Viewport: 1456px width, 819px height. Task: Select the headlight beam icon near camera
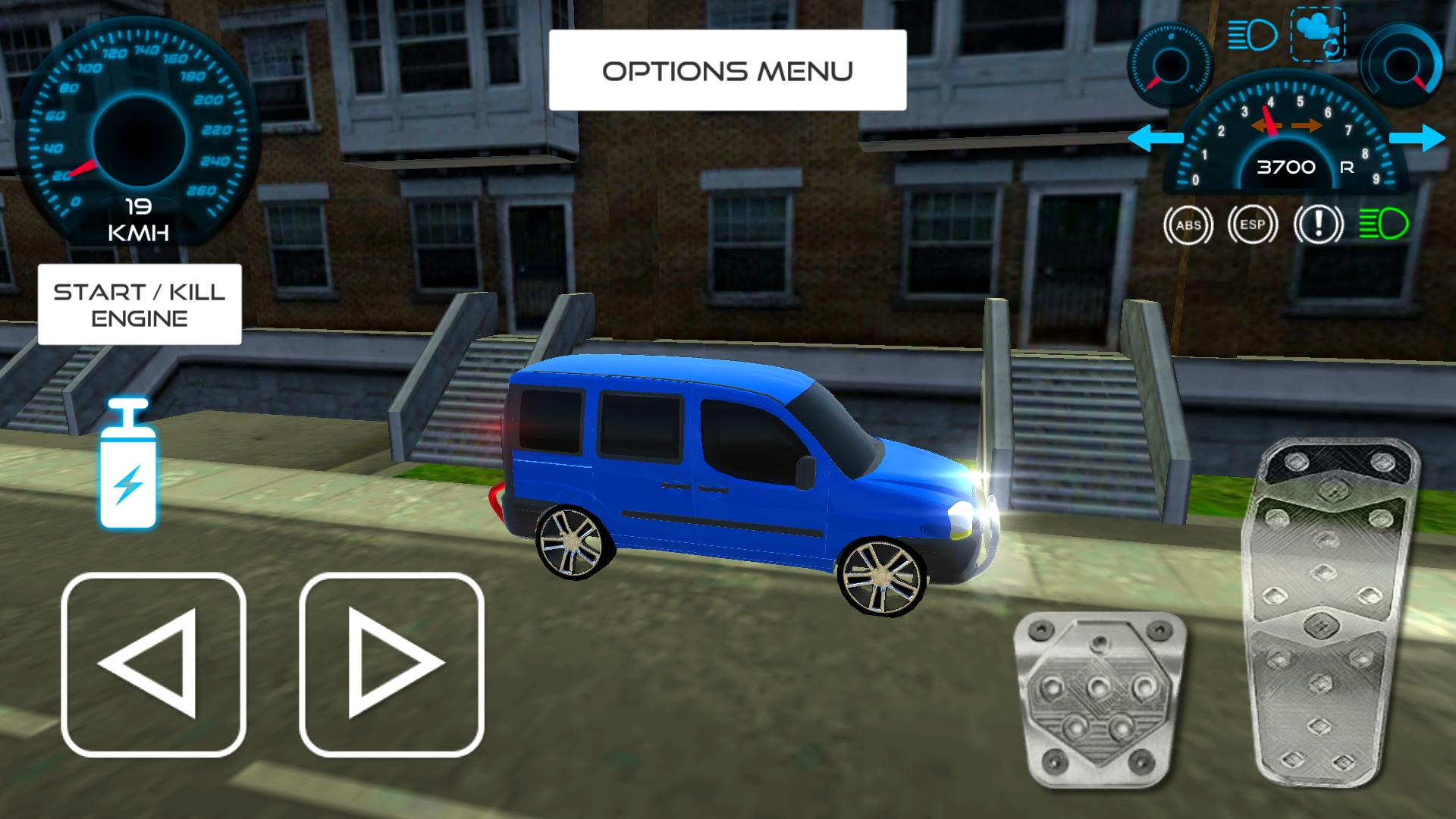pos(1251,34)
